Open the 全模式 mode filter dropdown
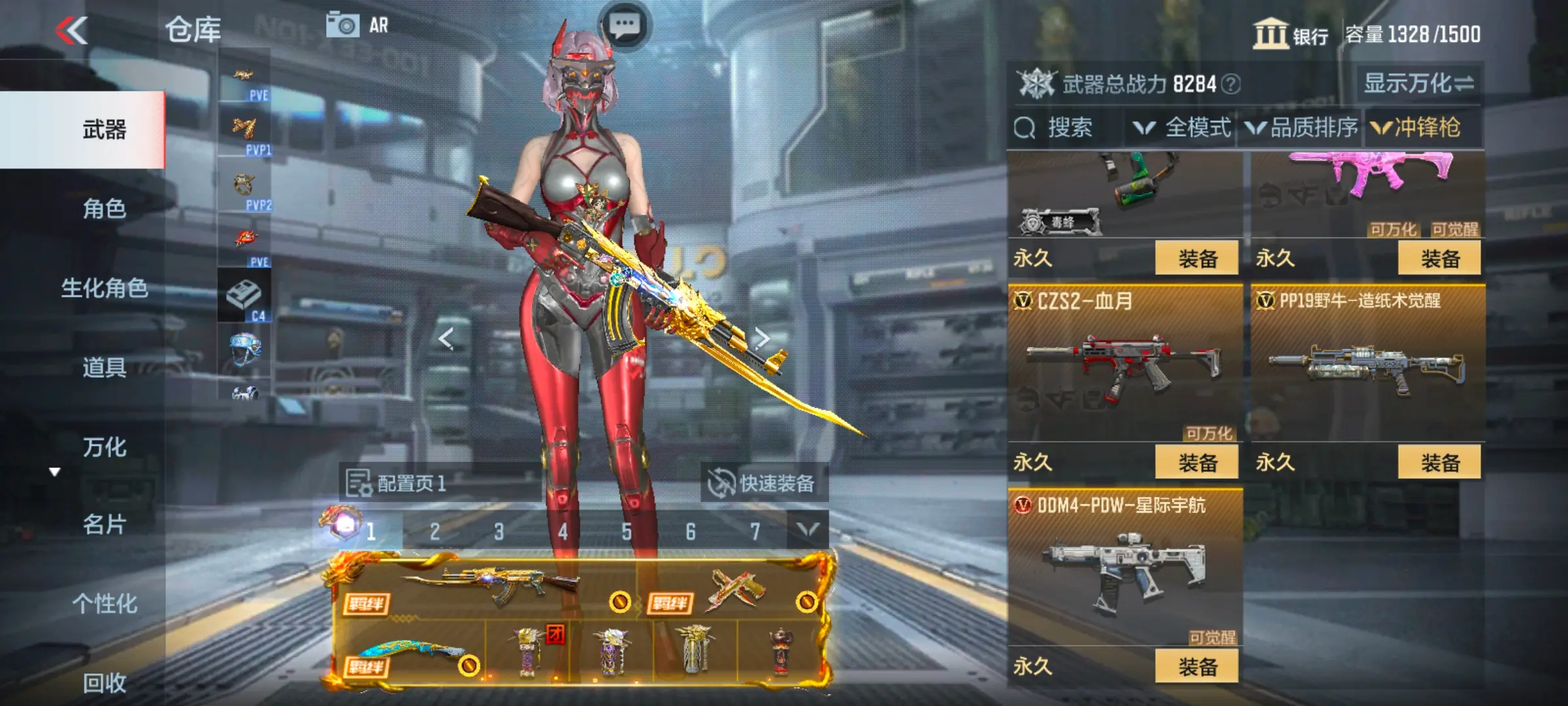Image resolution: width=1568 pixels, height=706 pixels. [x=1183, y=127]
